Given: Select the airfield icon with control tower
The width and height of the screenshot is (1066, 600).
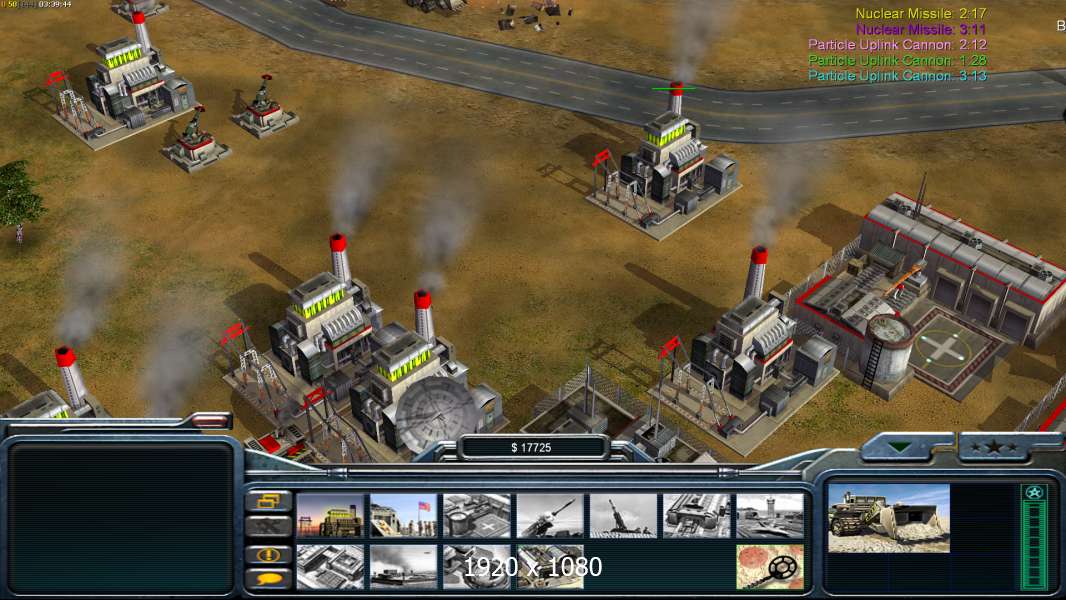Looking at the screenshot, I should [x=770, y=516].
